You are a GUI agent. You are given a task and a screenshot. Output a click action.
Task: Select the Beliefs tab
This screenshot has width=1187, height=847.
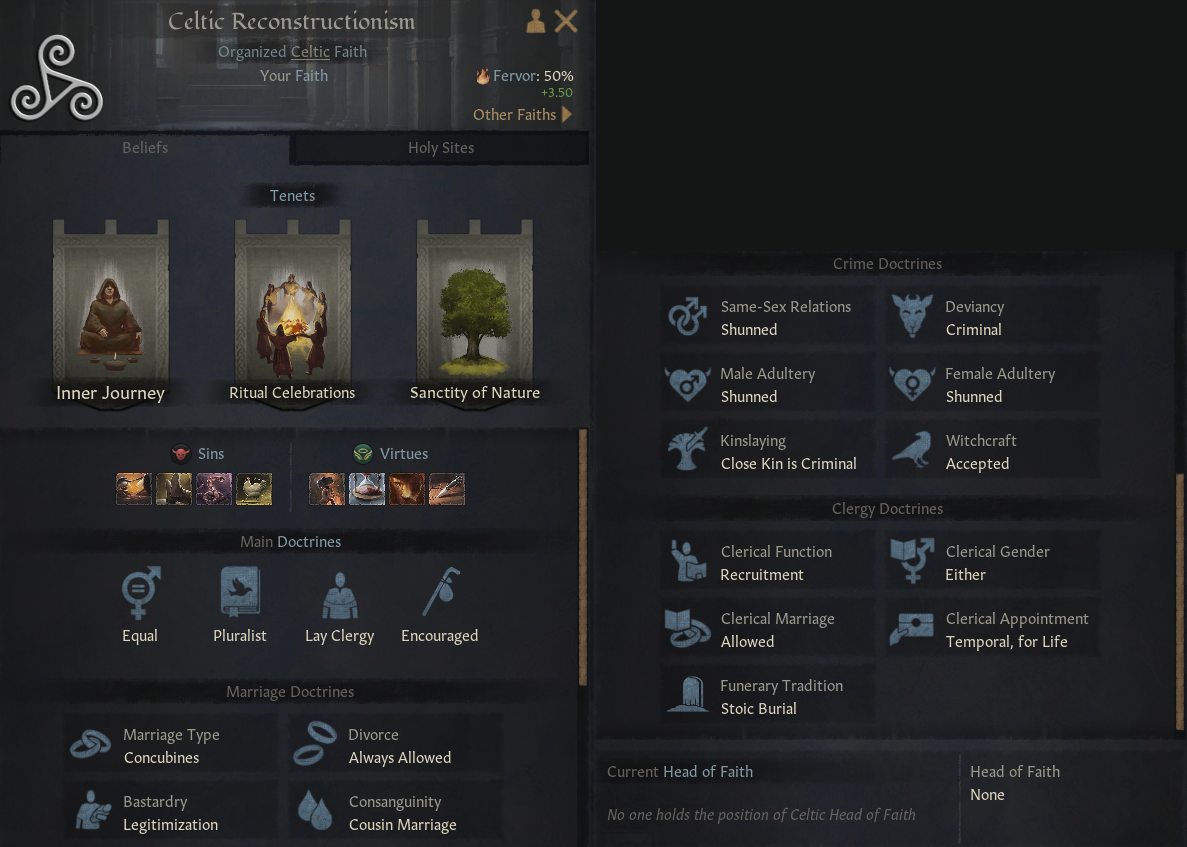pyautogui.click(x=145, y=148)
